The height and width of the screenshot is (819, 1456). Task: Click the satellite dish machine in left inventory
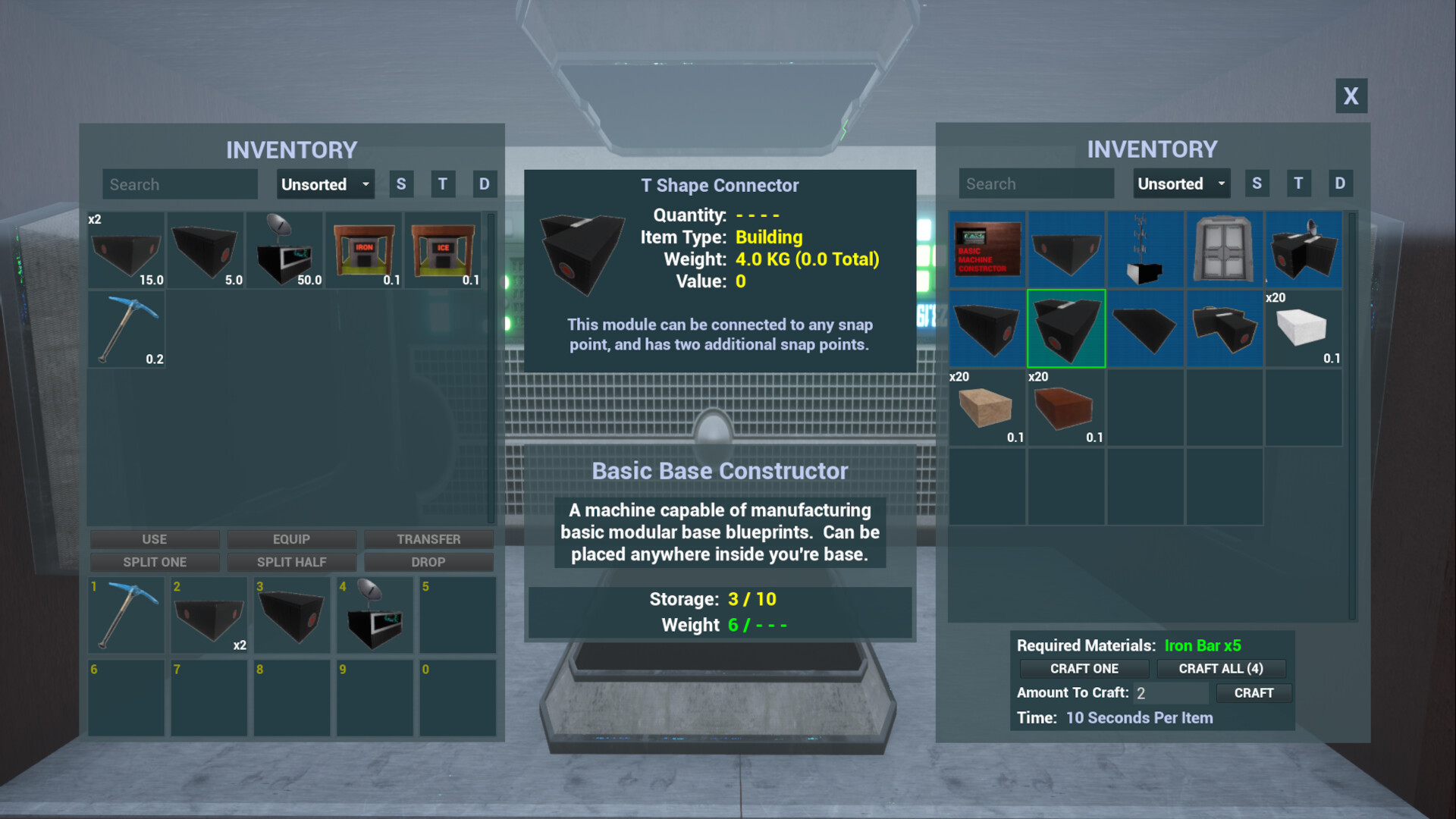285,249
